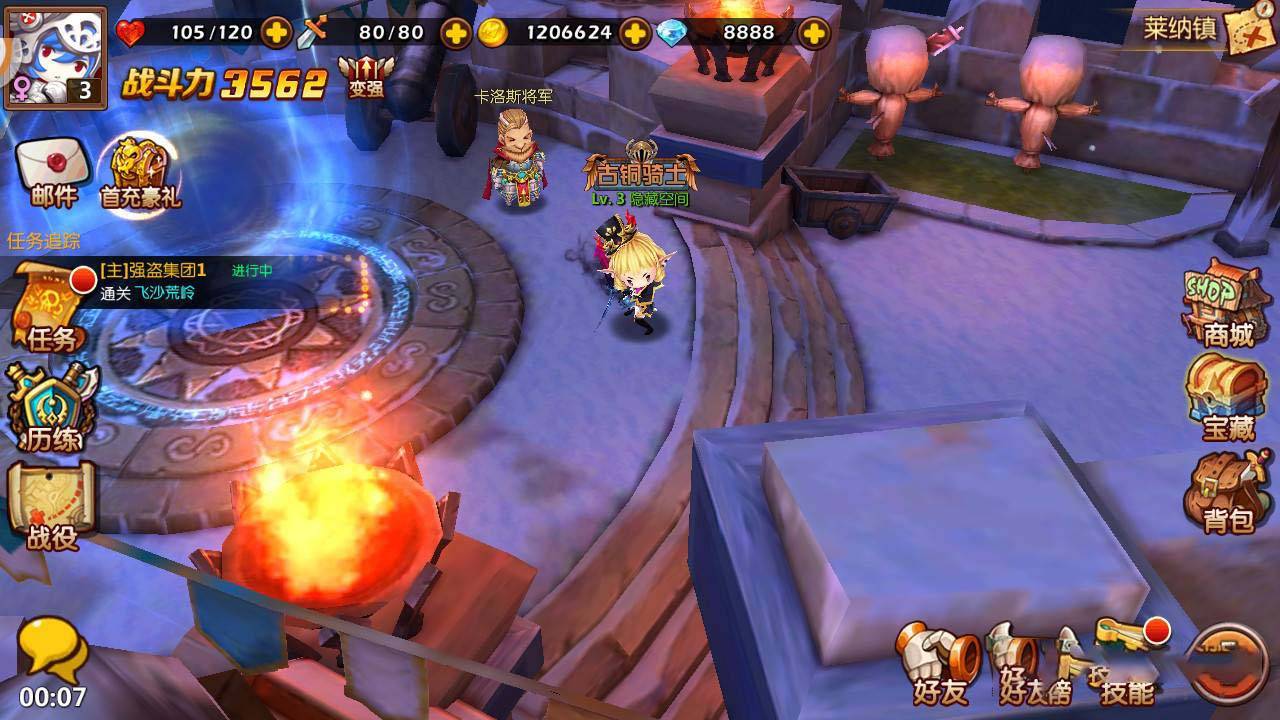Open the 邮件 mailbox
The width and height of the screenshot is (1280, 720).
pyautogui.click(x=54, y=172)
